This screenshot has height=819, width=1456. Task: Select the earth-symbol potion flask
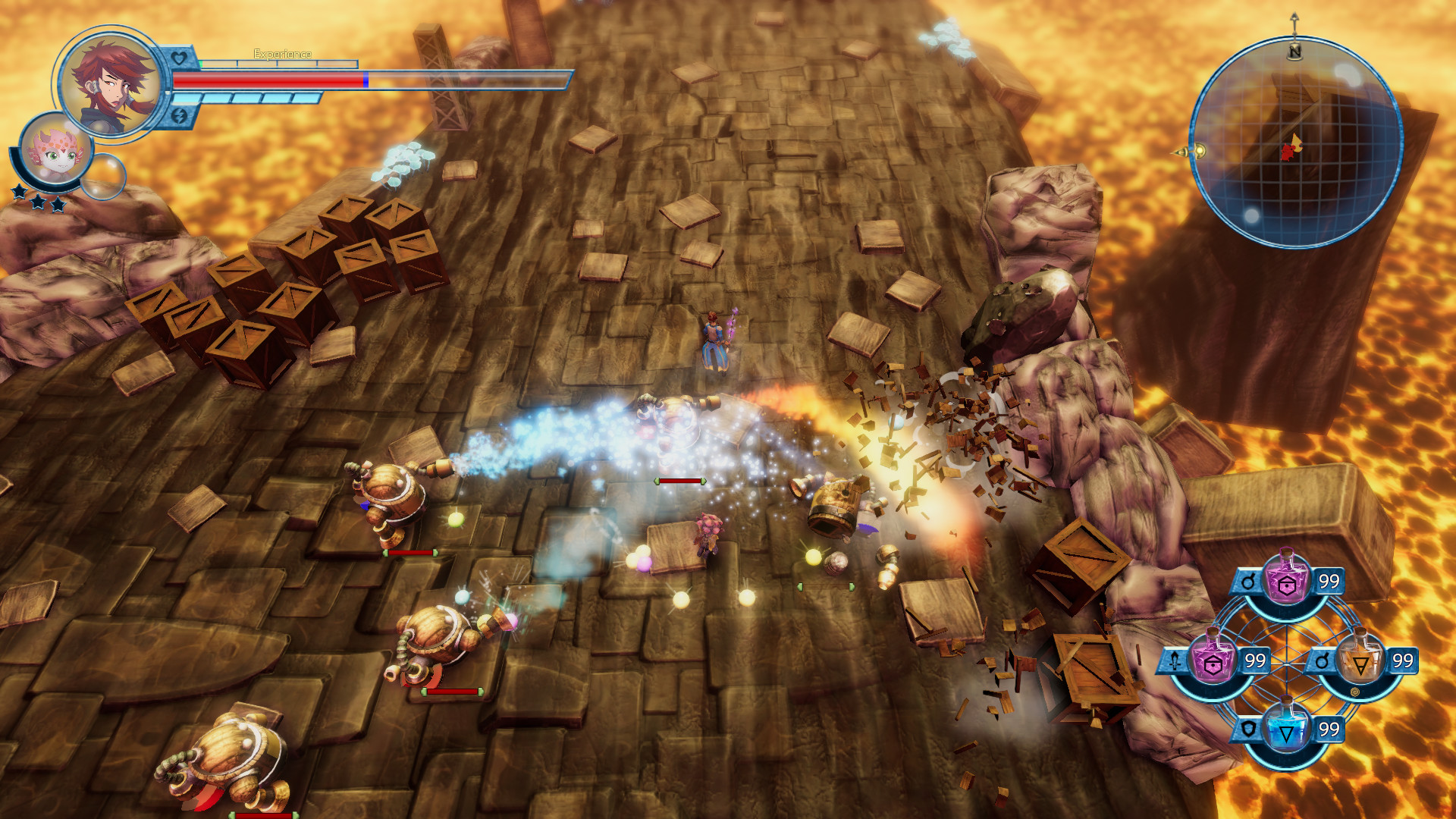[1362, 660]
